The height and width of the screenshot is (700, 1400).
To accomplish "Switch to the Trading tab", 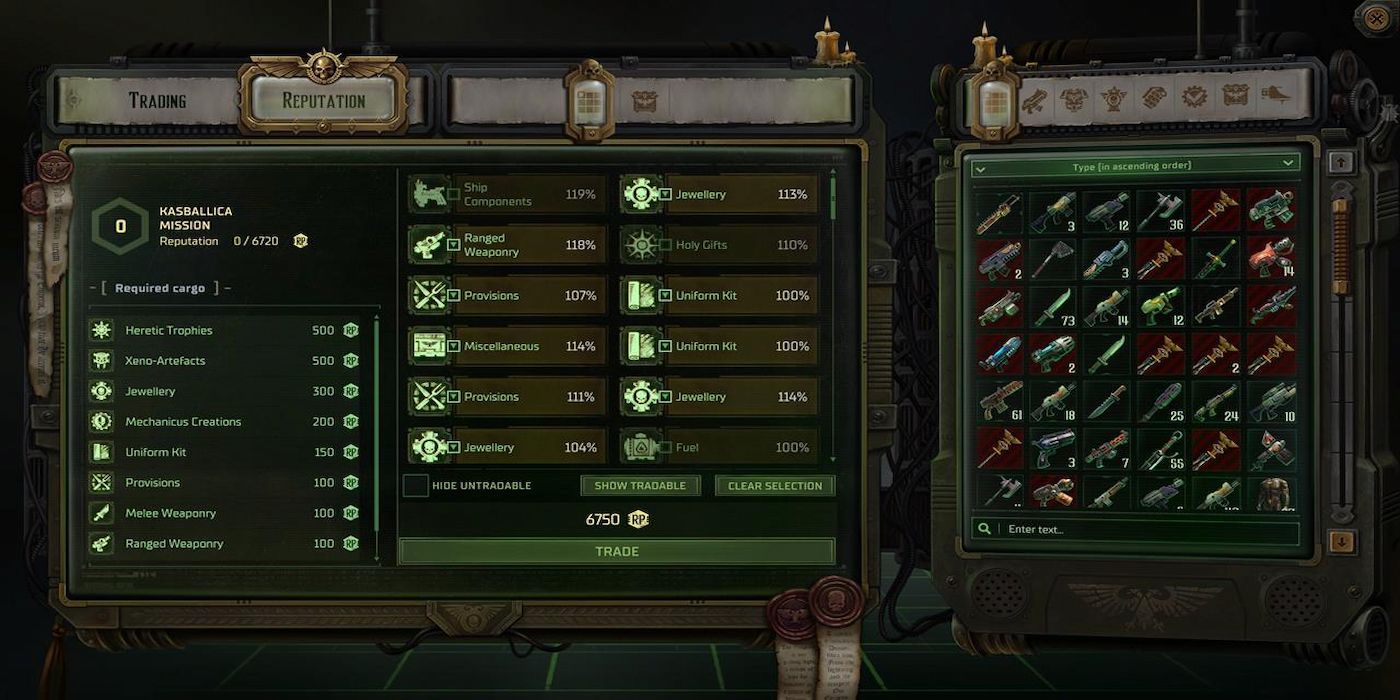I will coord(157,100).
